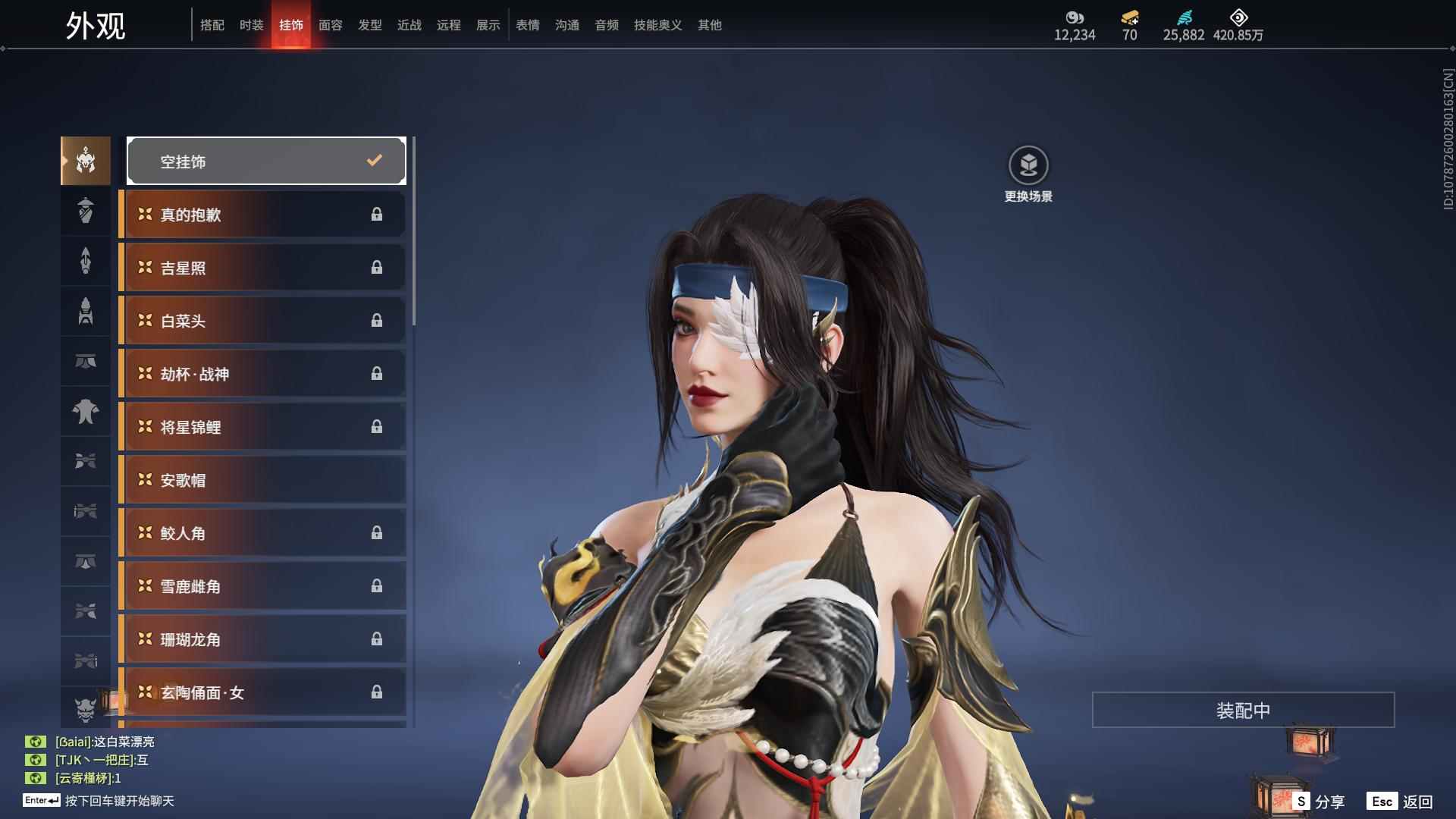Choose the 珊瑚龙角 accessory

point(263,639)
